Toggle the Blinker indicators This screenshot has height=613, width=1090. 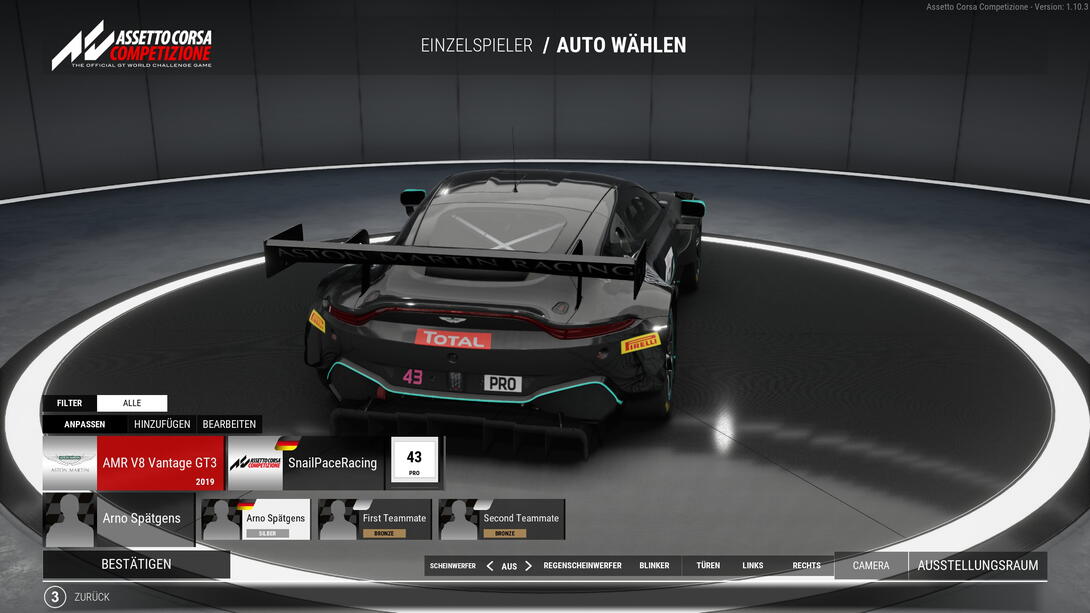click(654, 566)
